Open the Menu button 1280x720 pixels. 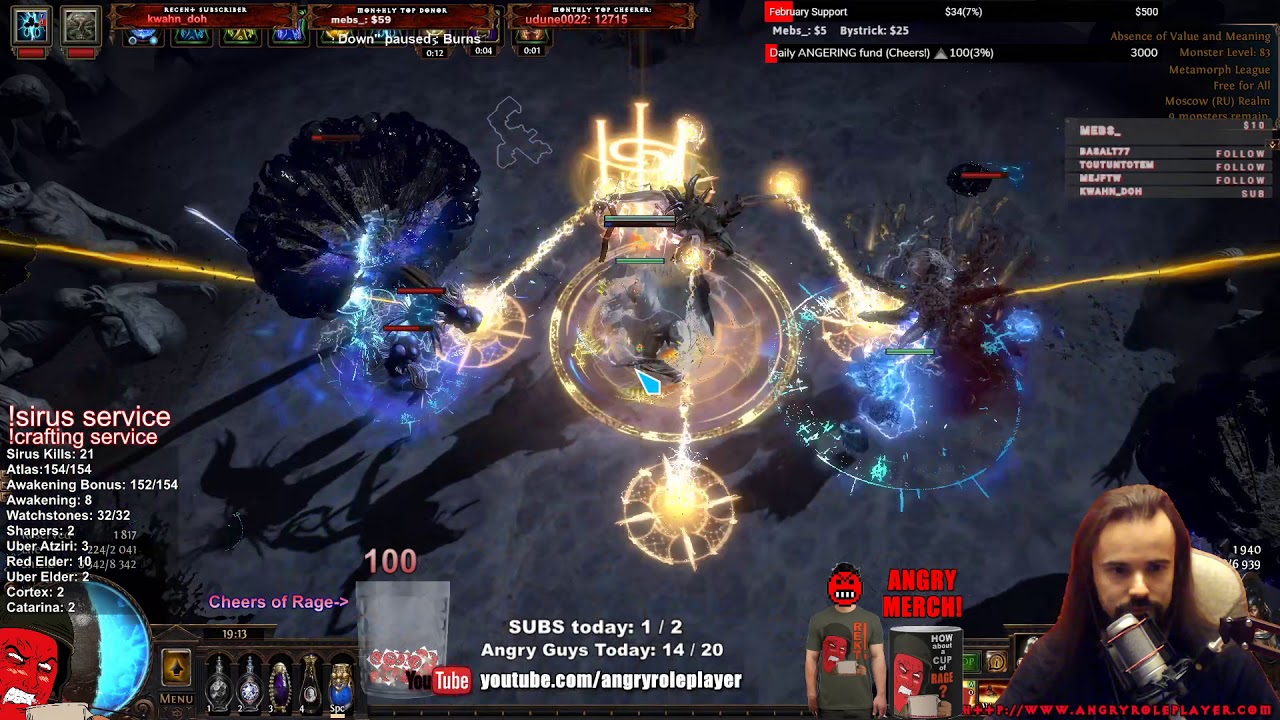pyautogui.click(x=176, y=698)
